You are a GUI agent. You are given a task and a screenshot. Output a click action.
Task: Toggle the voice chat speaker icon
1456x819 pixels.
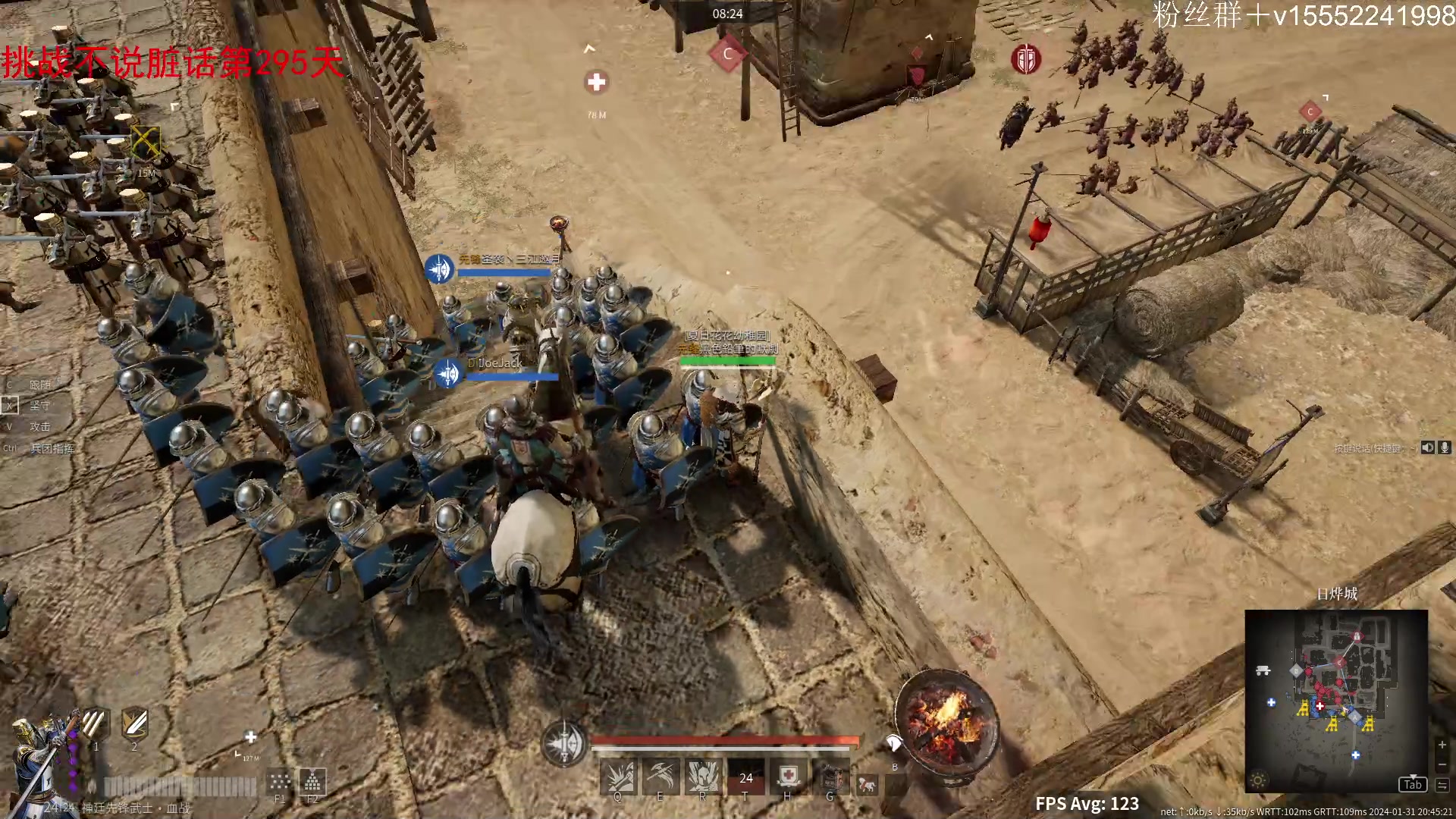pyautogui.click(x=1428, y=447)
